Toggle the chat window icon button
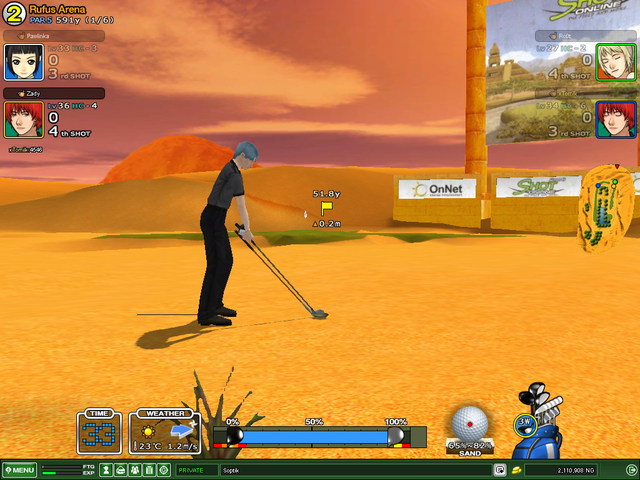This screenshot has width=640, height=480. [499, 470]
